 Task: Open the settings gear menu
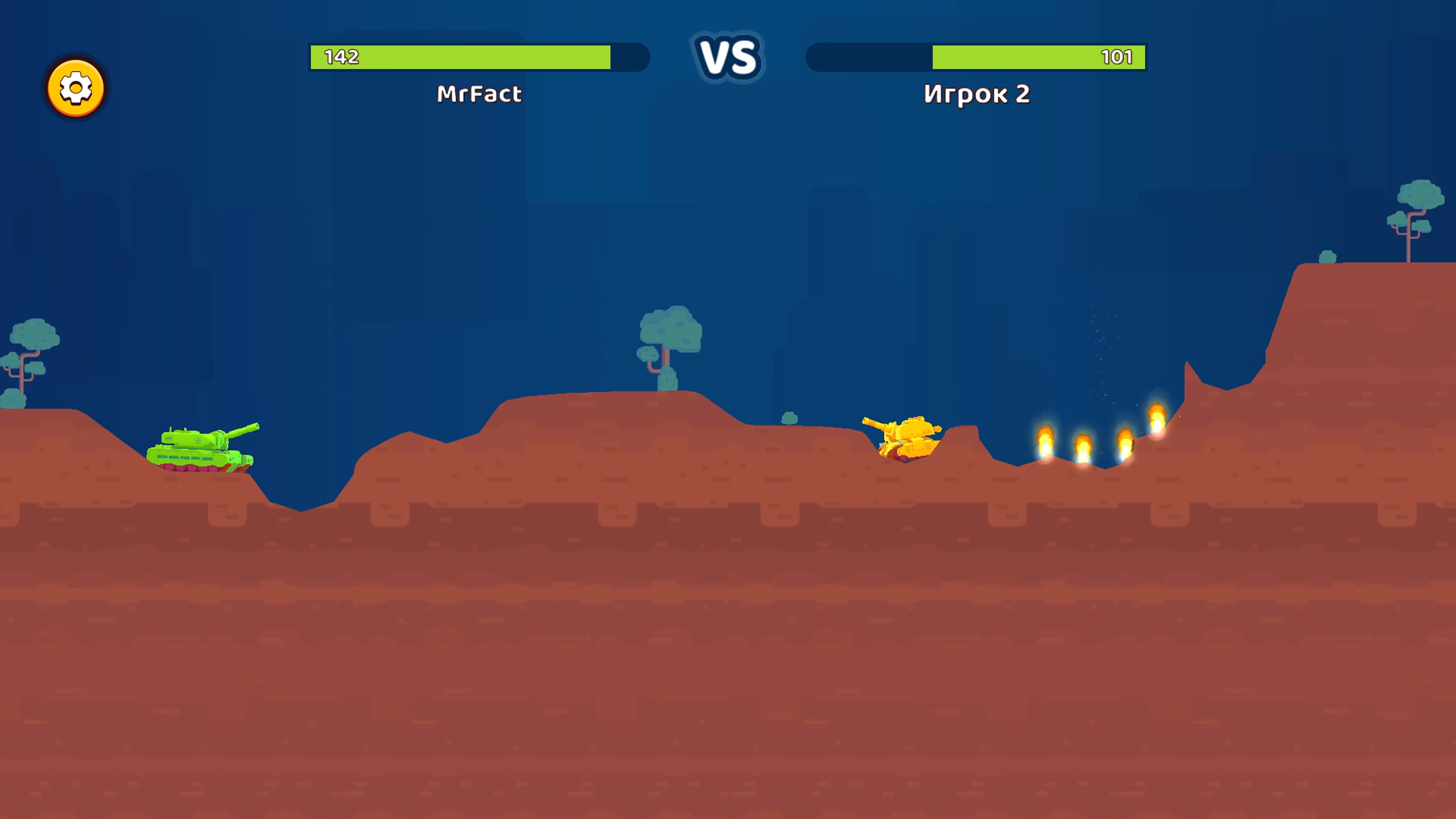point(75,87)
